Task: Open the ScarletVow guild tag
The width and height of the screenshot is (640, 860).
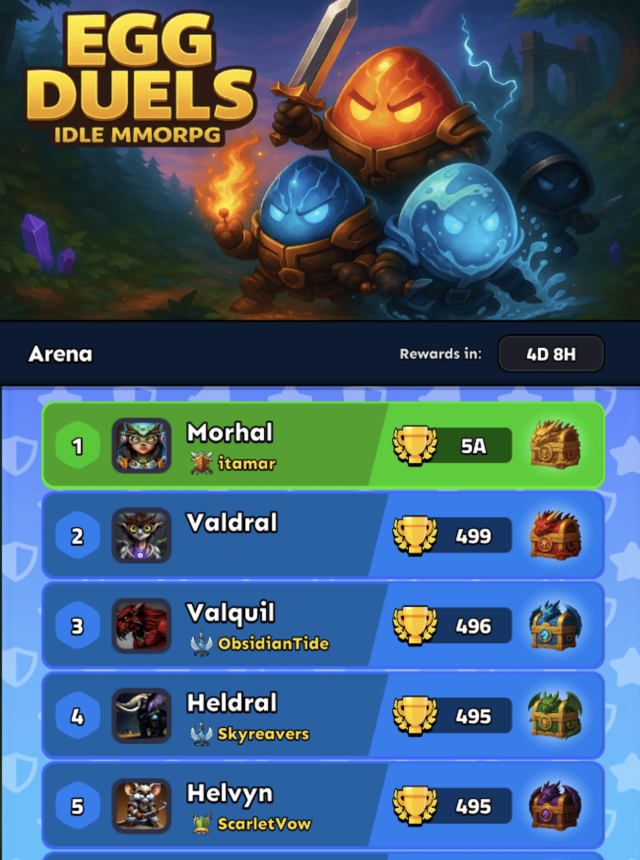Action: click(x=251, y=823)
